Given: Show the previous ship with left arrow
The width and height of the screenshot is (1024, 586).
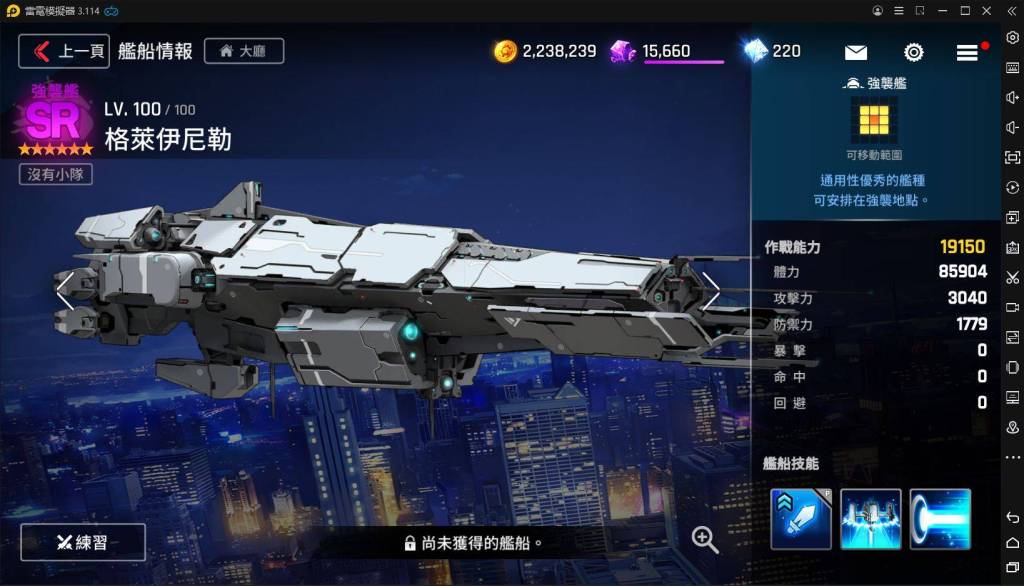Looking at the screenshot, I should tap(64, 290).
